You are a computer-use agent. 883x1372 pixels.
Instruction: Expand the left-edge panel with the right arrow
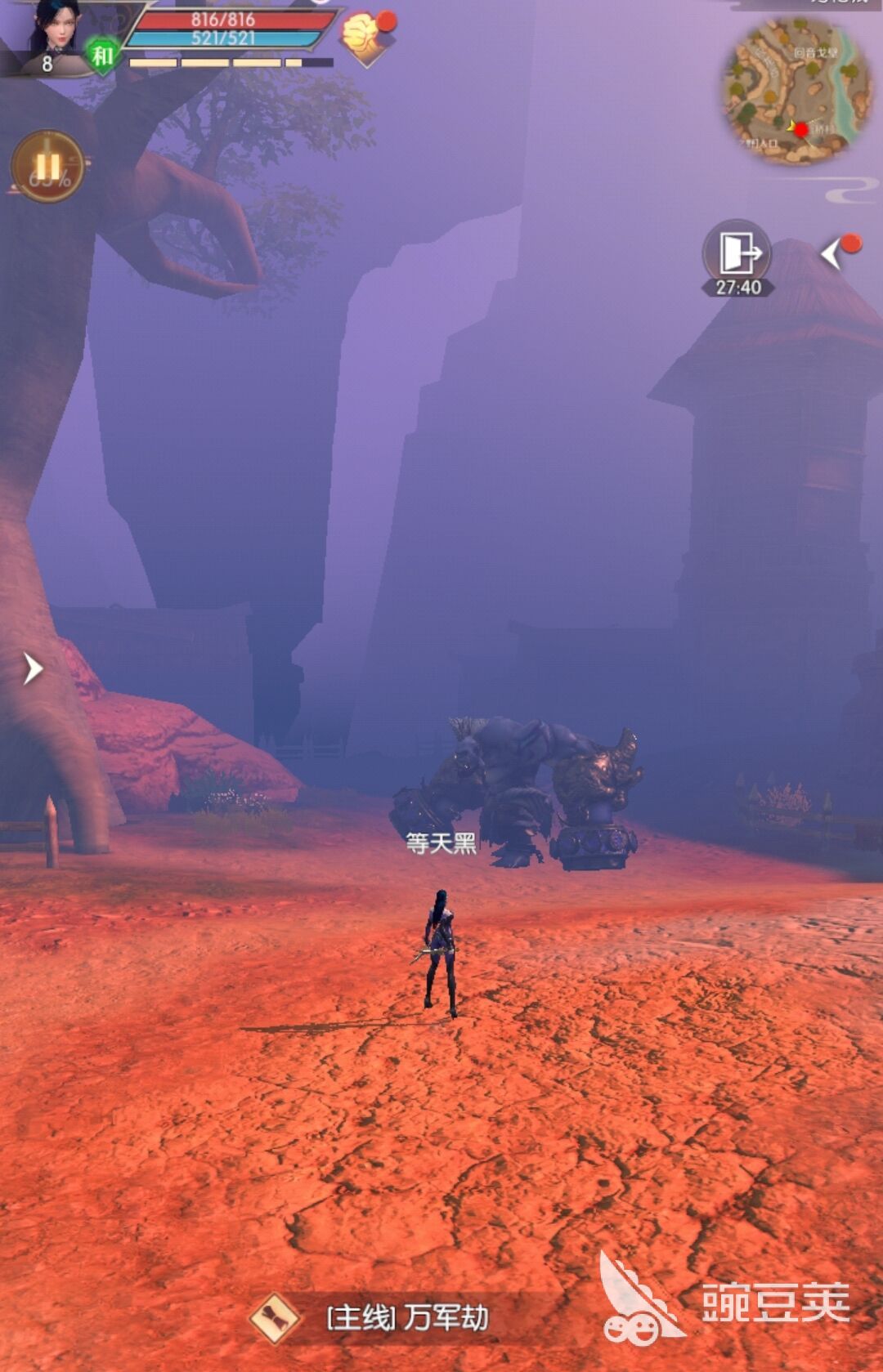[32, 668]
